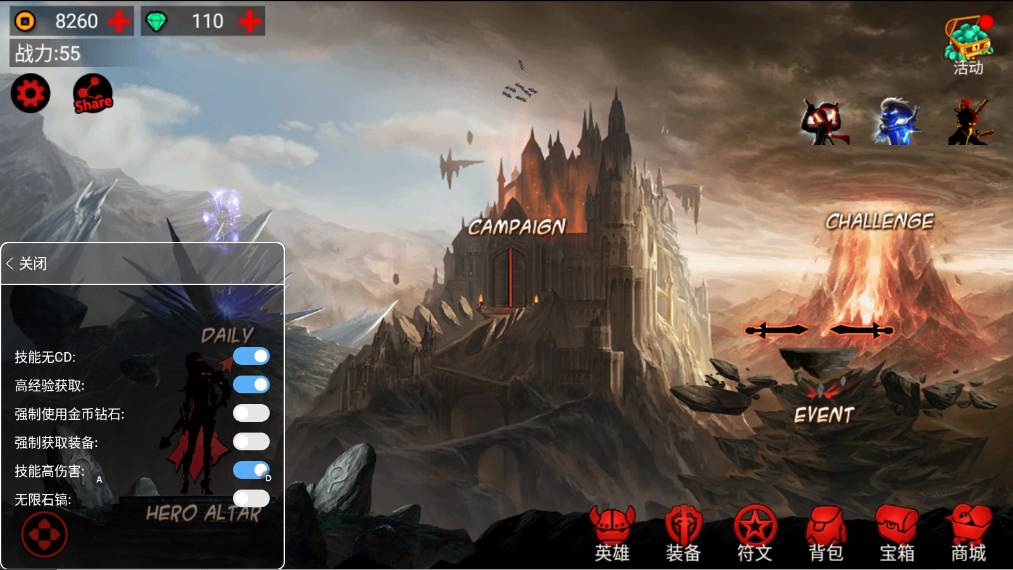Toggle the 高经验获取 switch
Image resolution: width=1013 pixels, height=570 pixels.
(x=251, y=384)
